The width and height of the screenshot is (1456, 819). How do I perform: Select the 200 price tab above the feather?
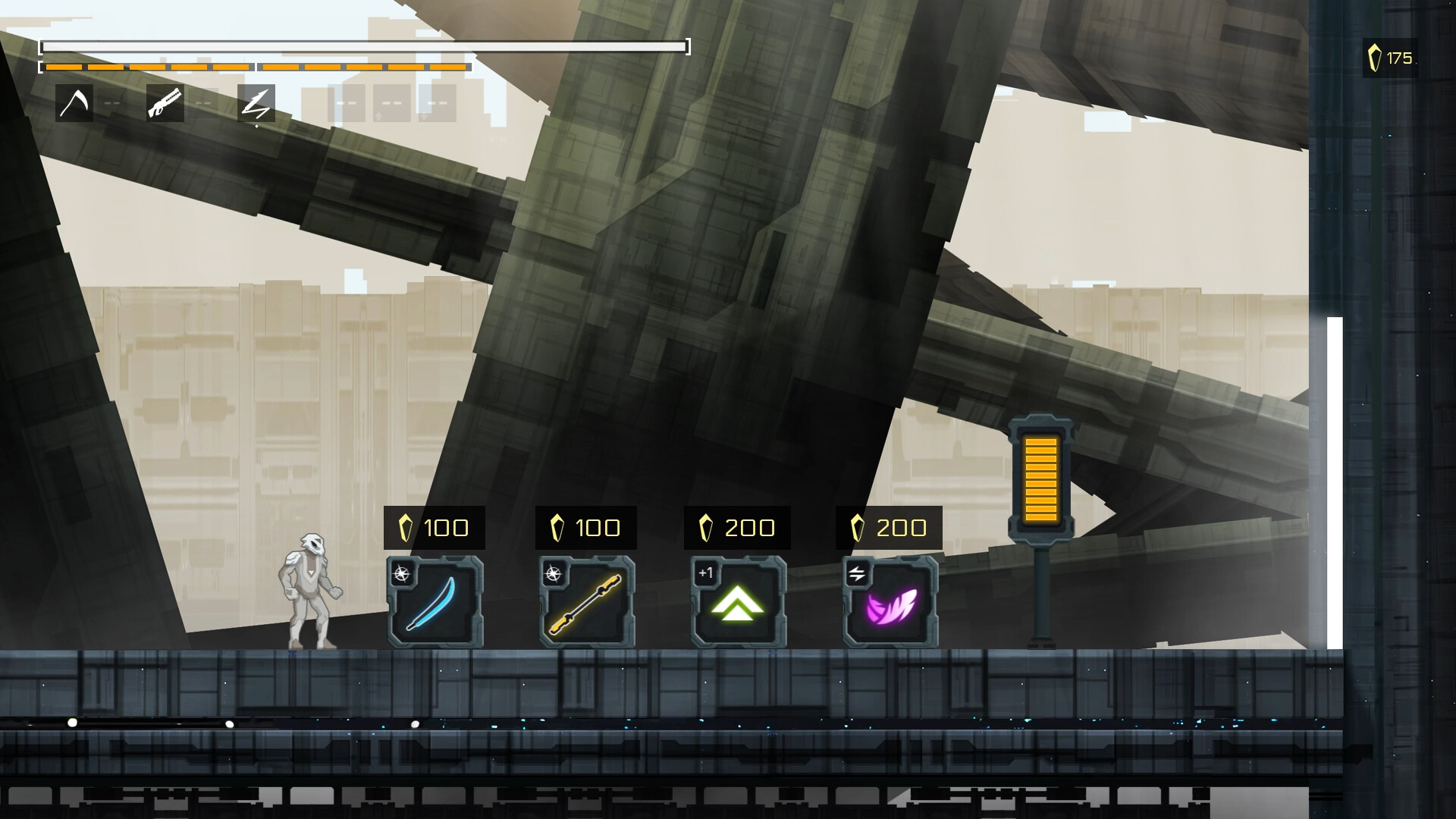pyautogui.click(x=889, y=527)
